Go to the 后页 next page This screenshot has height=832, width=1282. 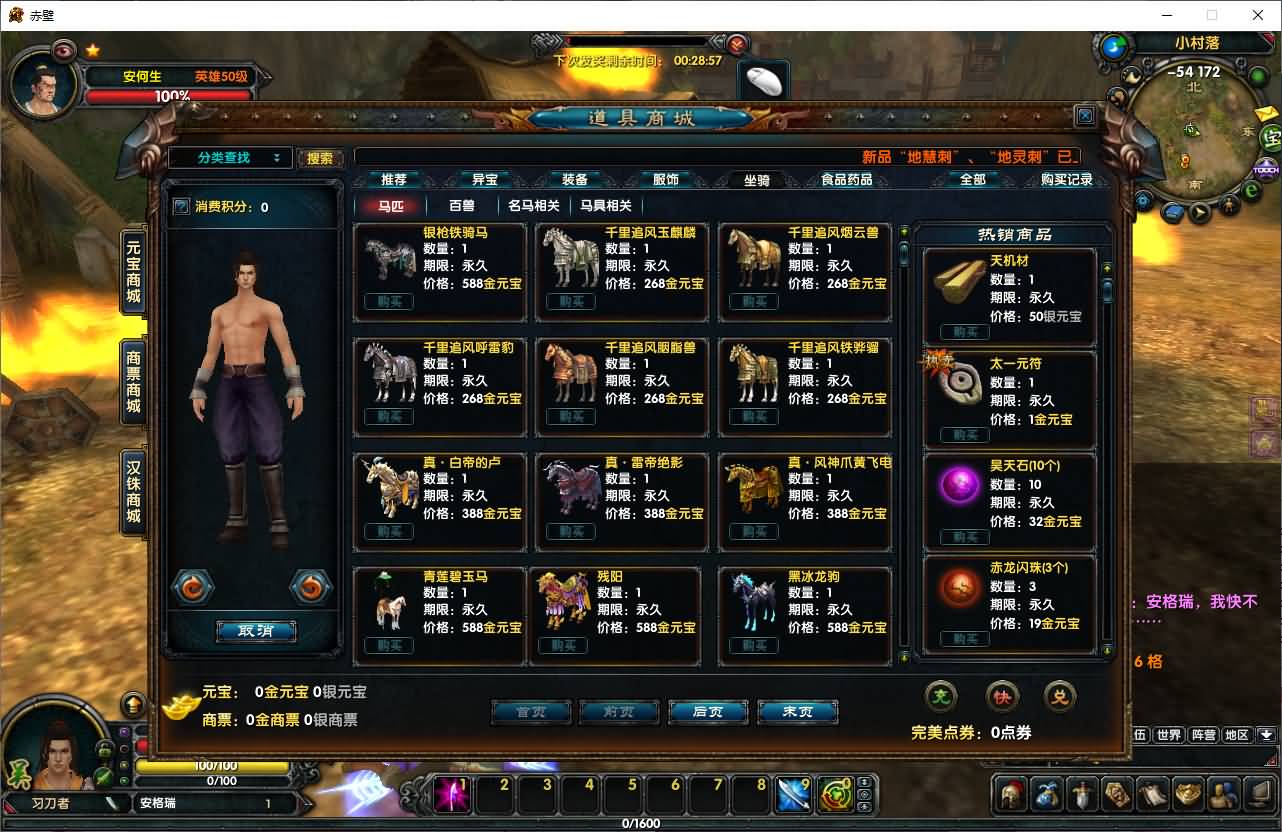(707, 712)
